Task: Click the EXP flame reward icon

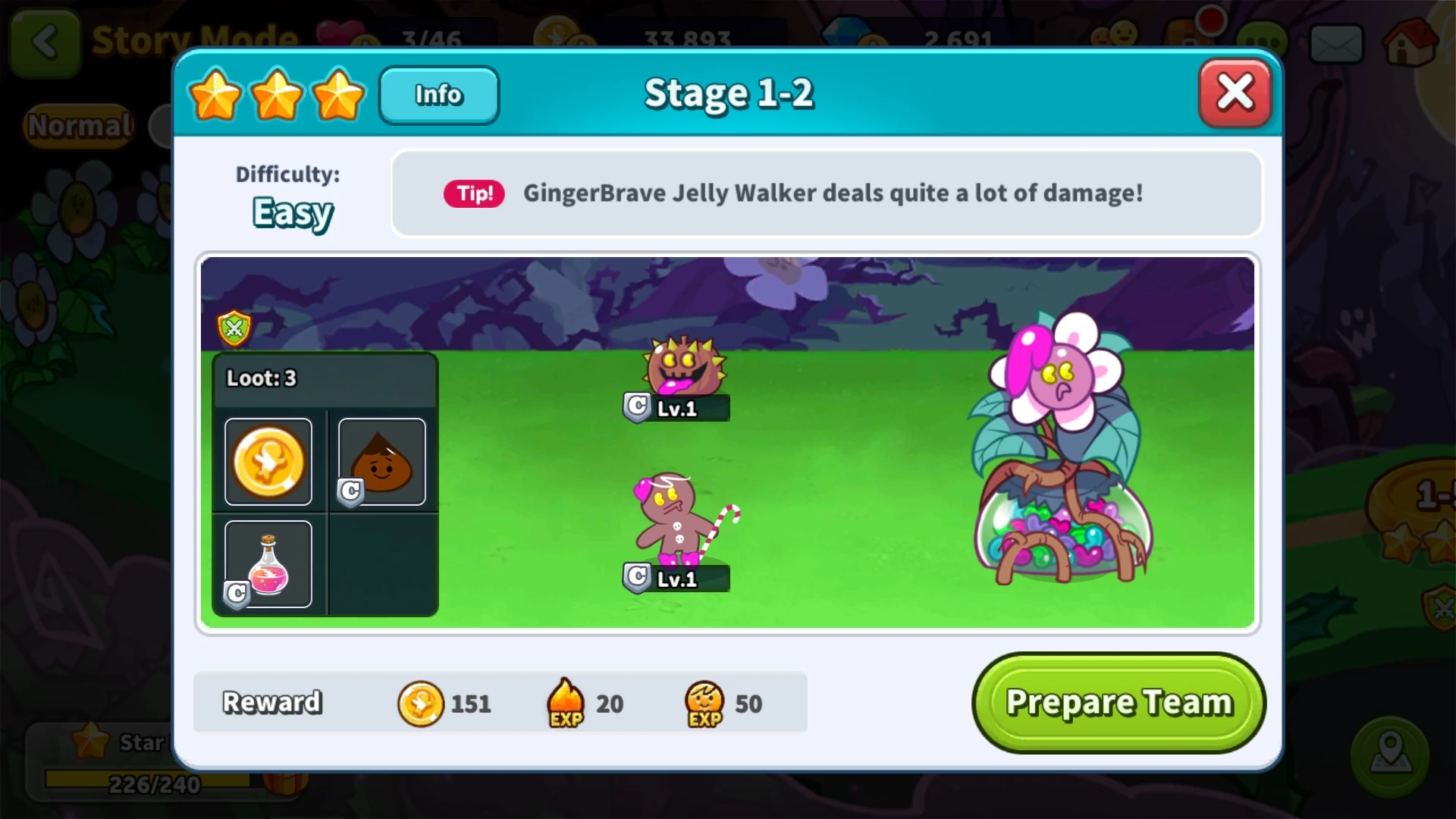Action: [564, 703]
